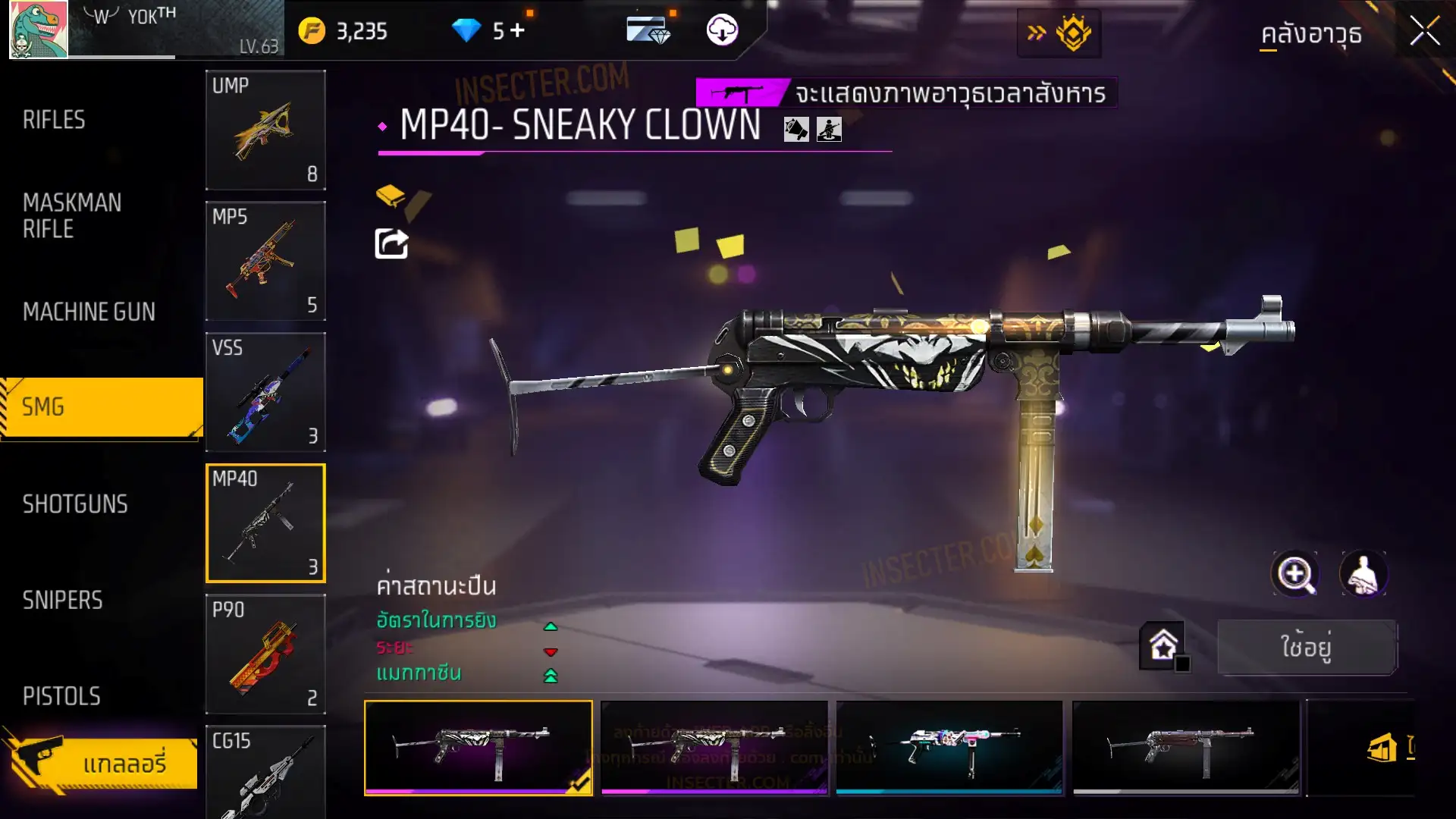
Task: Open the PISTOLS category
Action: click(61, 696)
